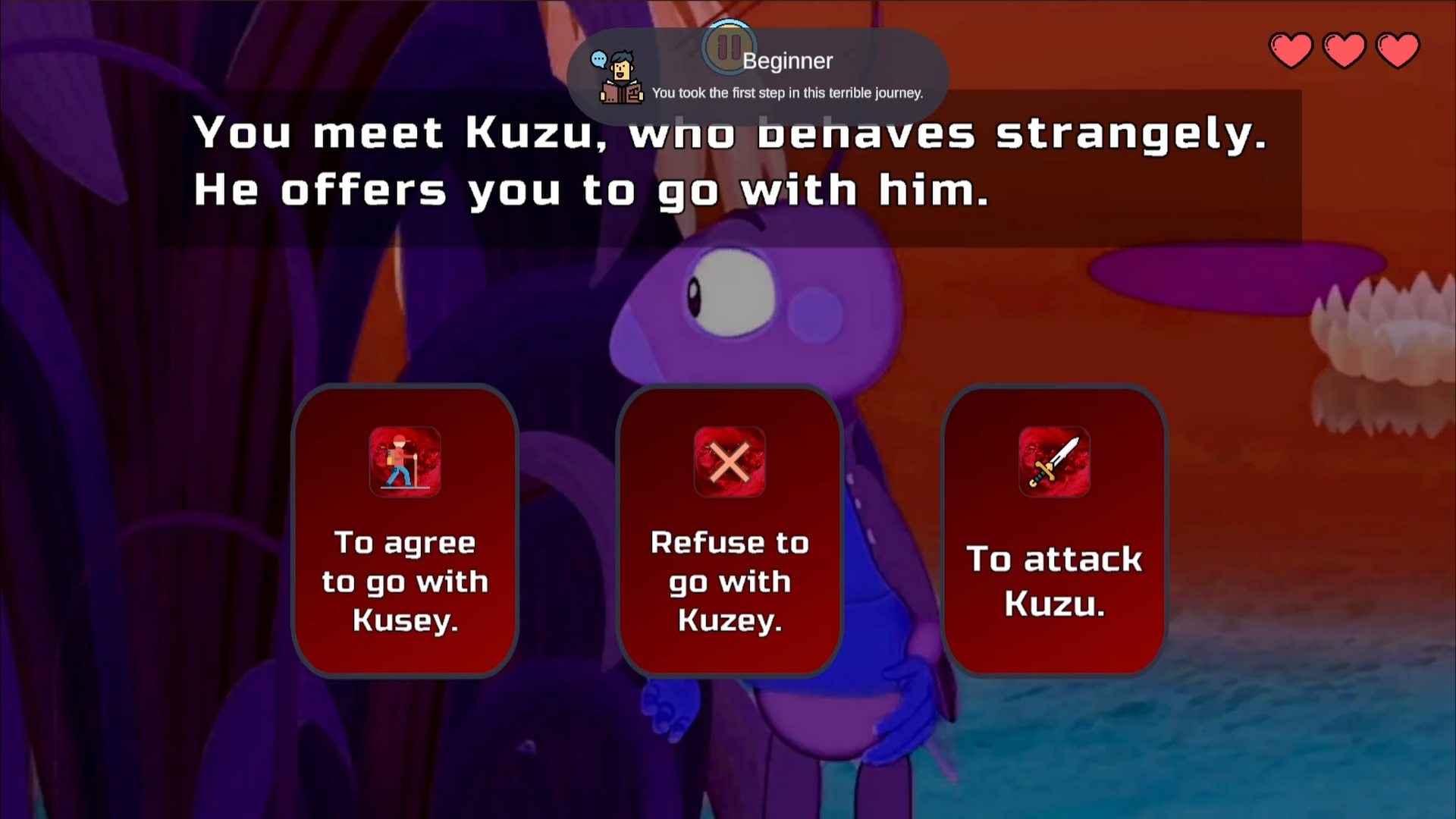This screenshot has width=1456, height=819.
Task: Click the red X refusal icon
Action: pos(730,463)
